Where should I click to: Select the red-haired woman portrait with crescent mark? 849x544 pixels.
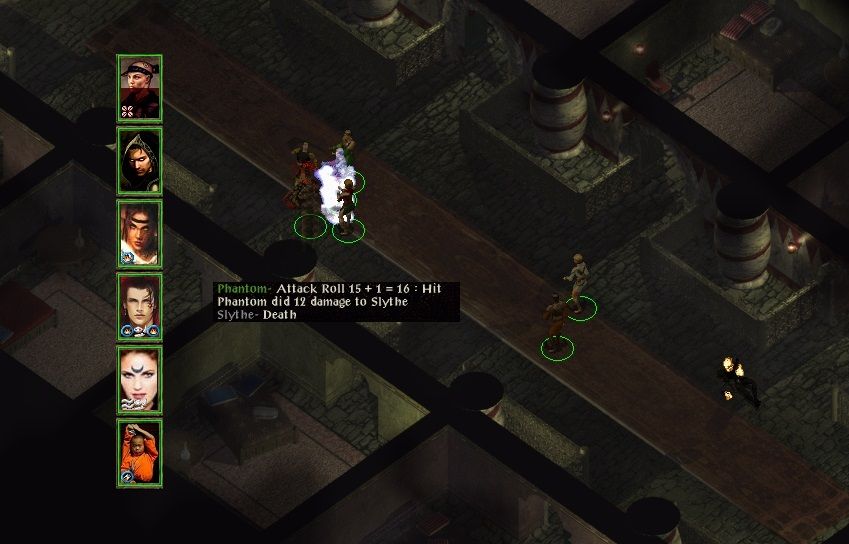[x=139, y=380]
